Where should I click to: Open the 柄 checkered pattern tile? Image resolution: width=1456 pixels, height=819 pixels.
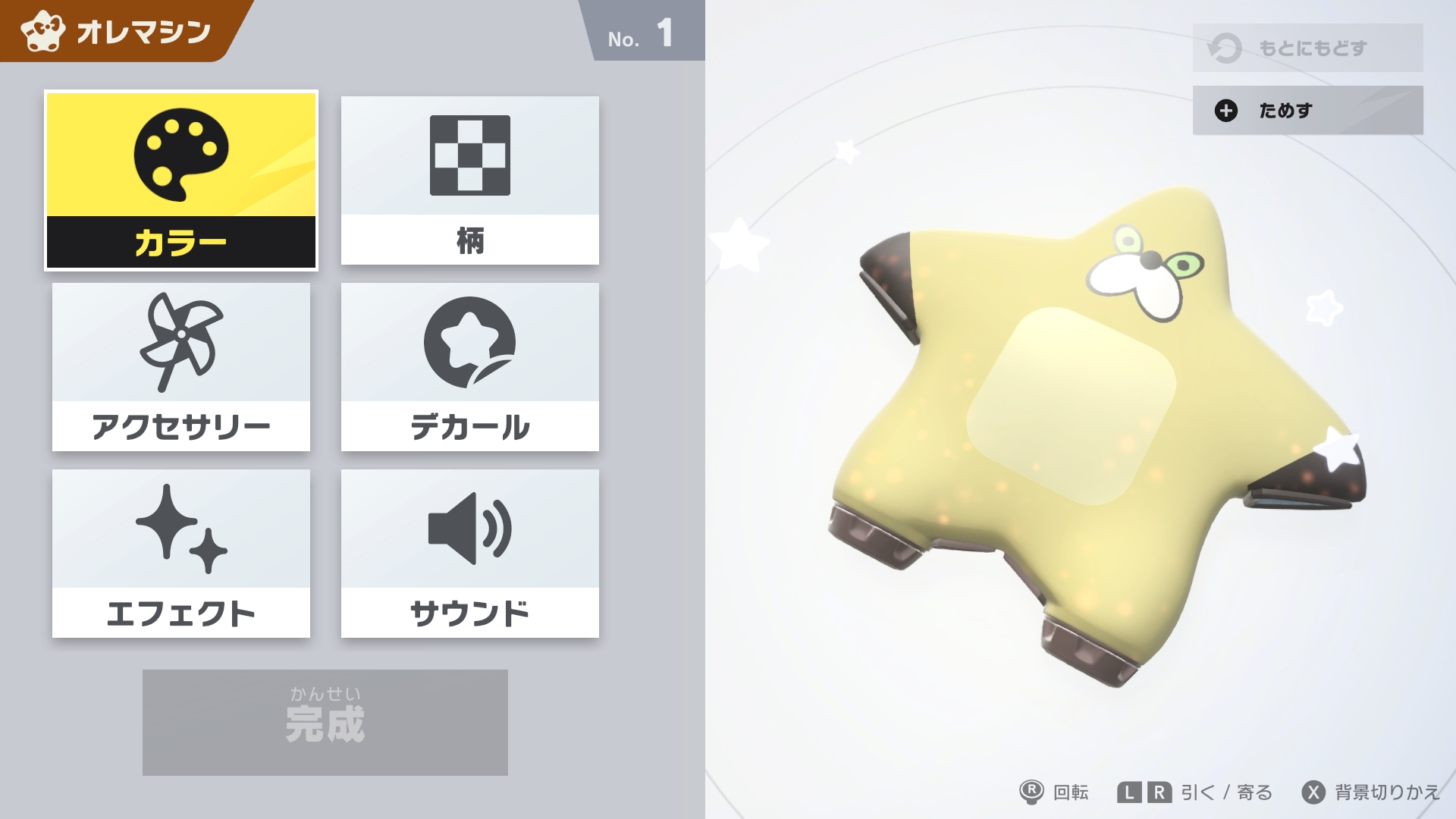pyautogui.click(x=469, y=180)
